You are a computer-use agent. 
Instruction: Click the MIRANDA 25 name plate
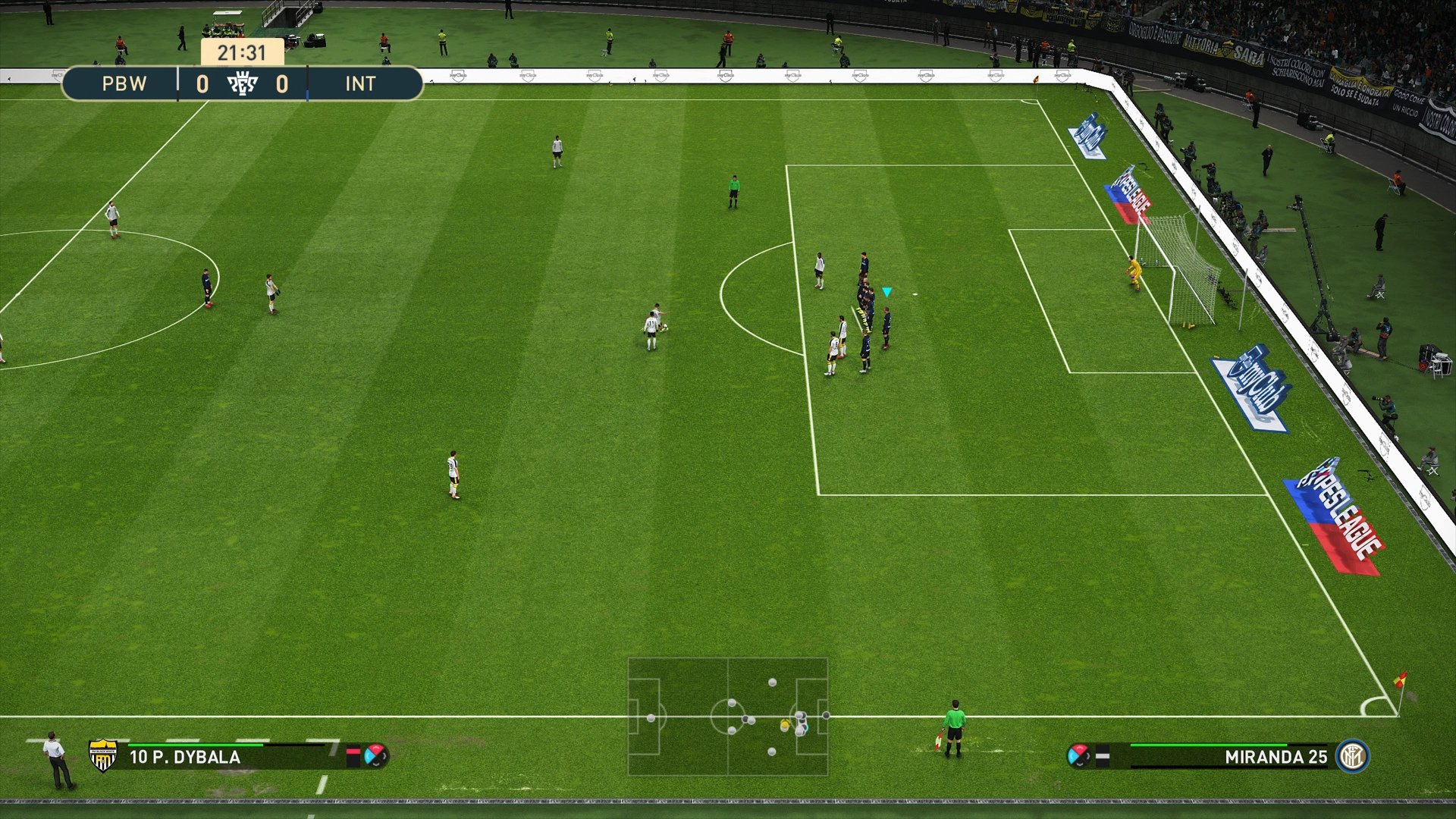(x=1282, y=758)
